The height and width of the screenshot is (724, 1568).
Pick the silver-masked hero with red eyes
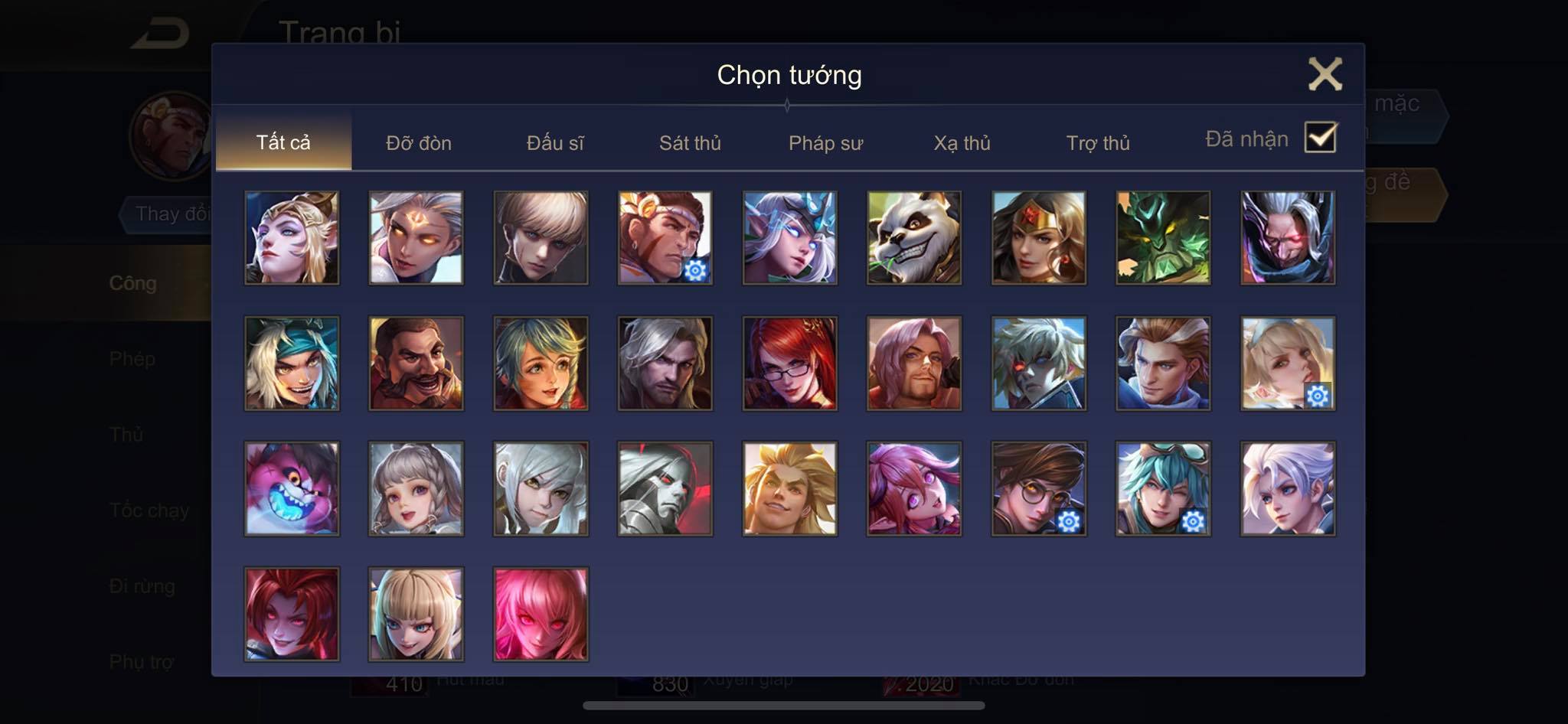(665, 488)
